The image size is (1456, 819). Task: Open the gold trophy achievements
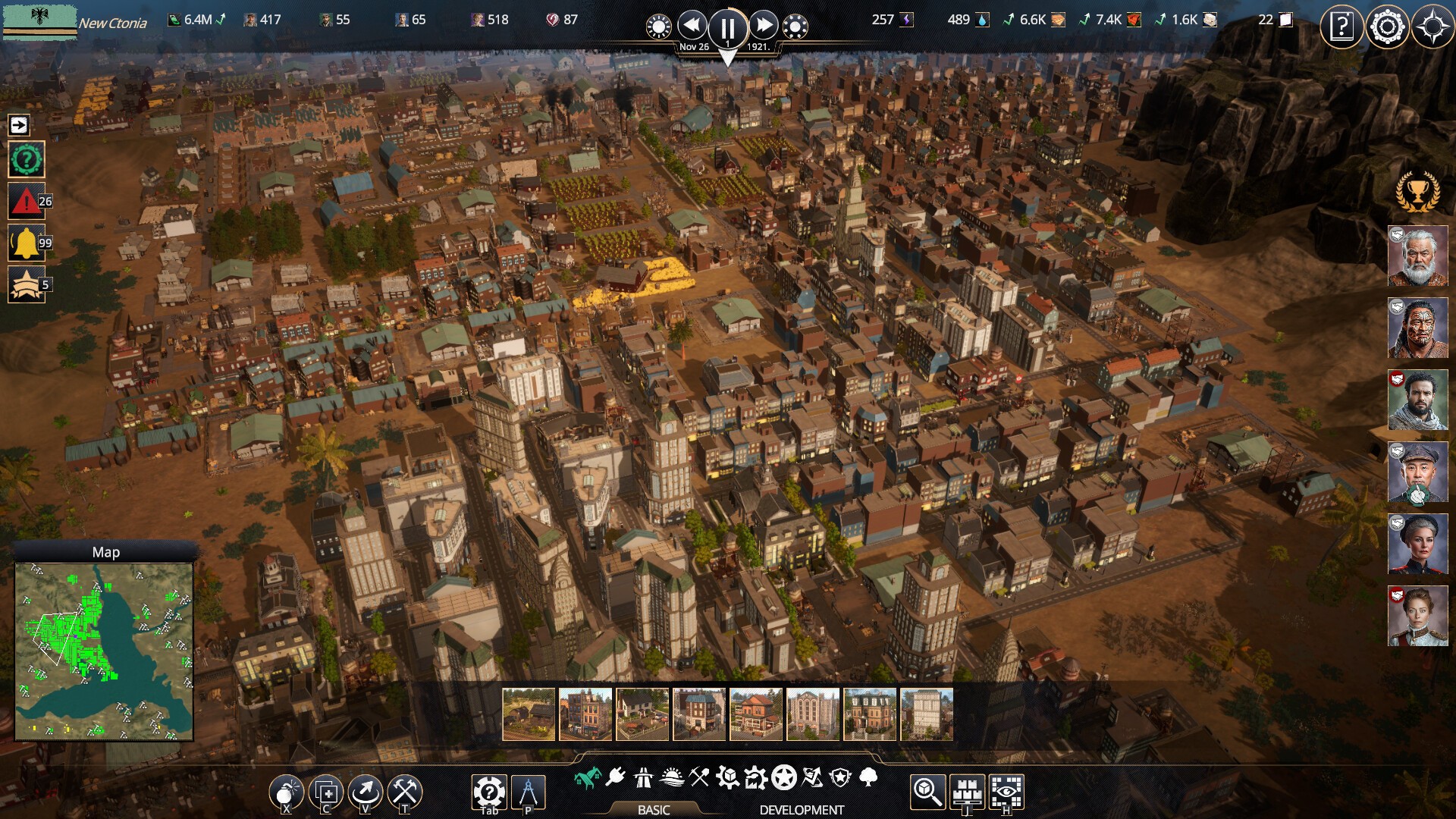(x=1417, y=192)
